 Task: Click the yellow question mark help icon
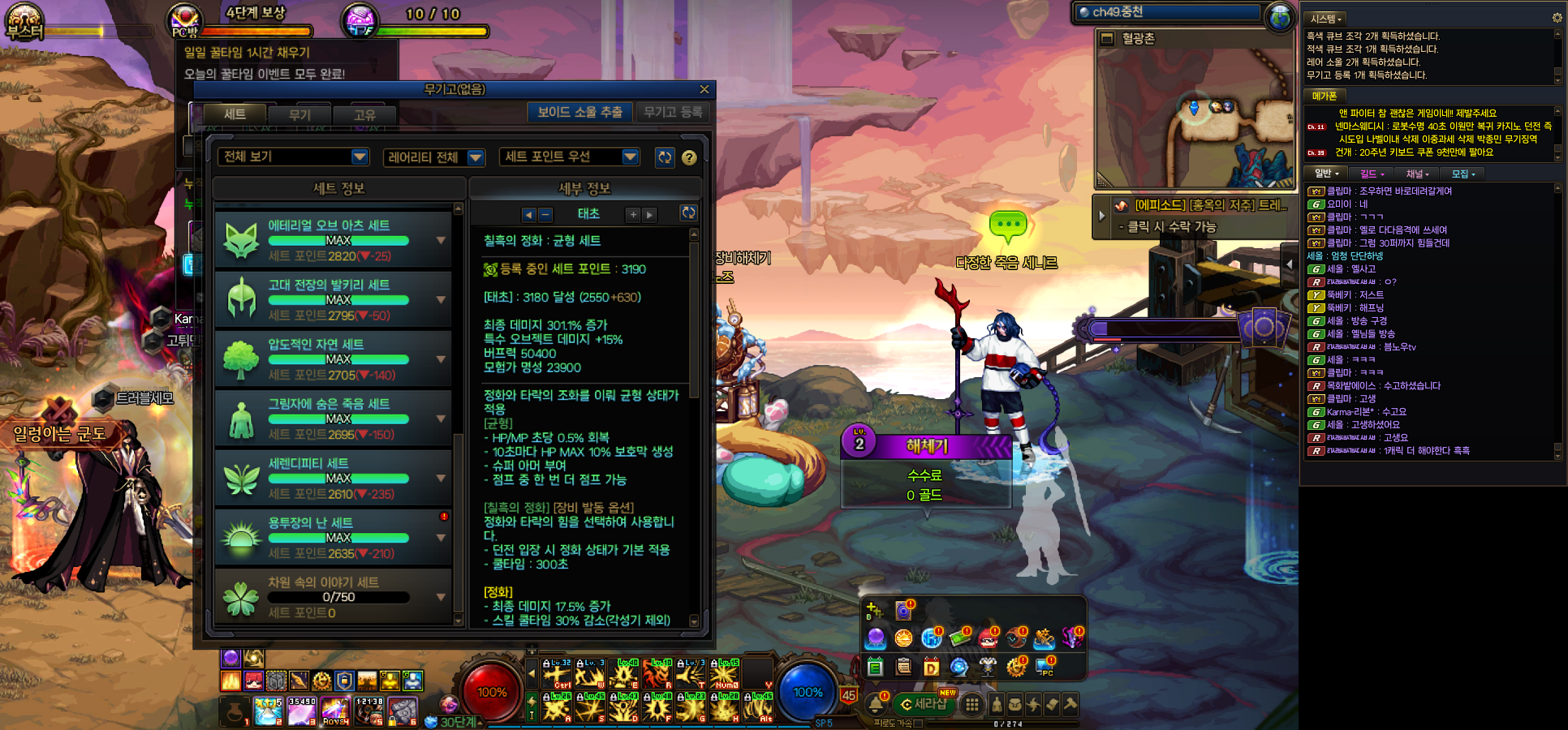tap(689, 158)
